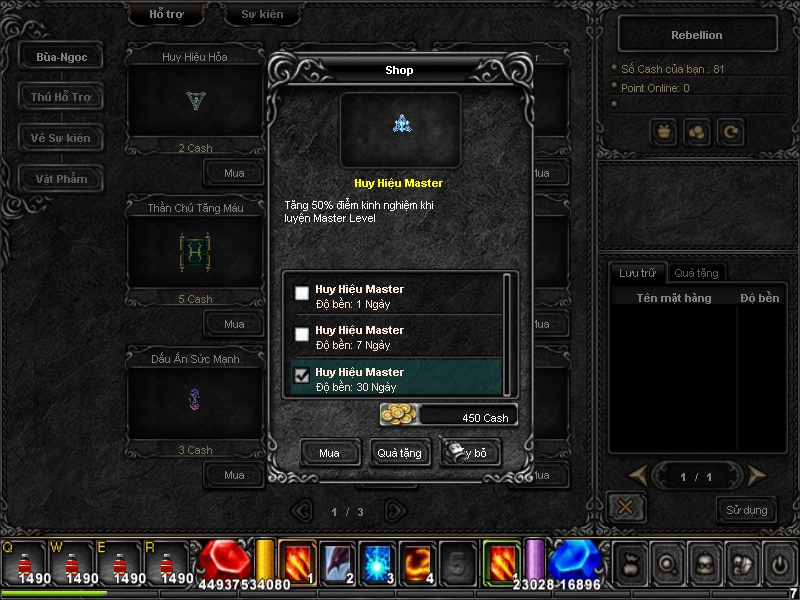Image resolution: width=800 pixels, height=600 pixels.
Task: Uncheck the 30 Ngày durability option
Action: tap(302, 376)
